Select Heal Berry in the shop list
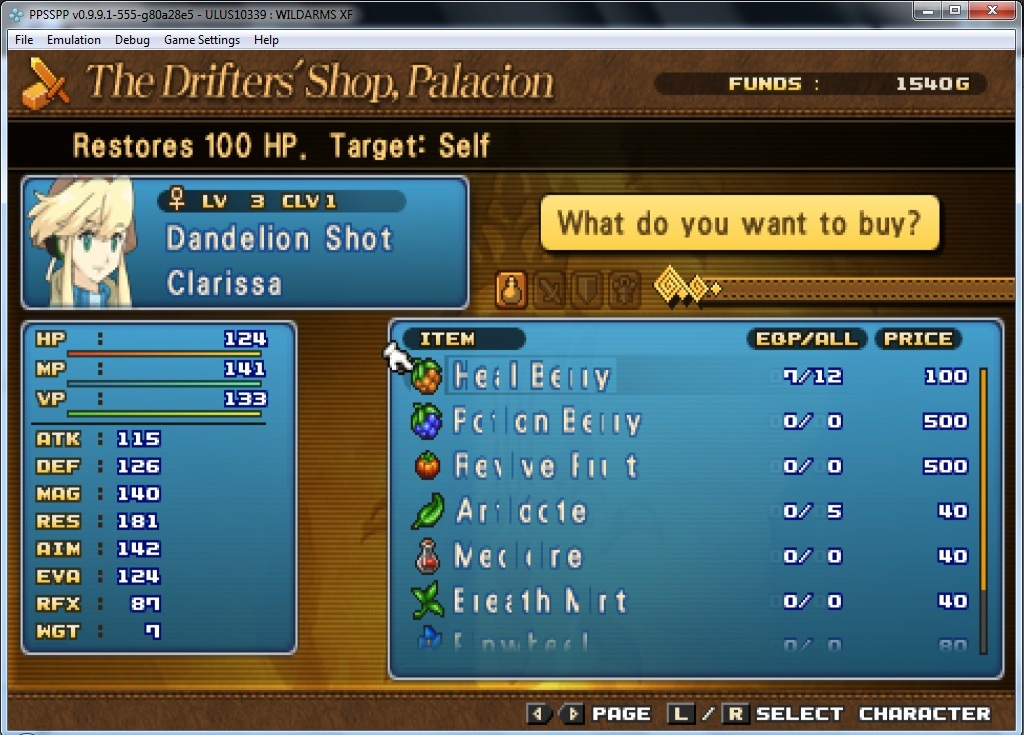Screen dimensions: 1024x735 (531, 376)
